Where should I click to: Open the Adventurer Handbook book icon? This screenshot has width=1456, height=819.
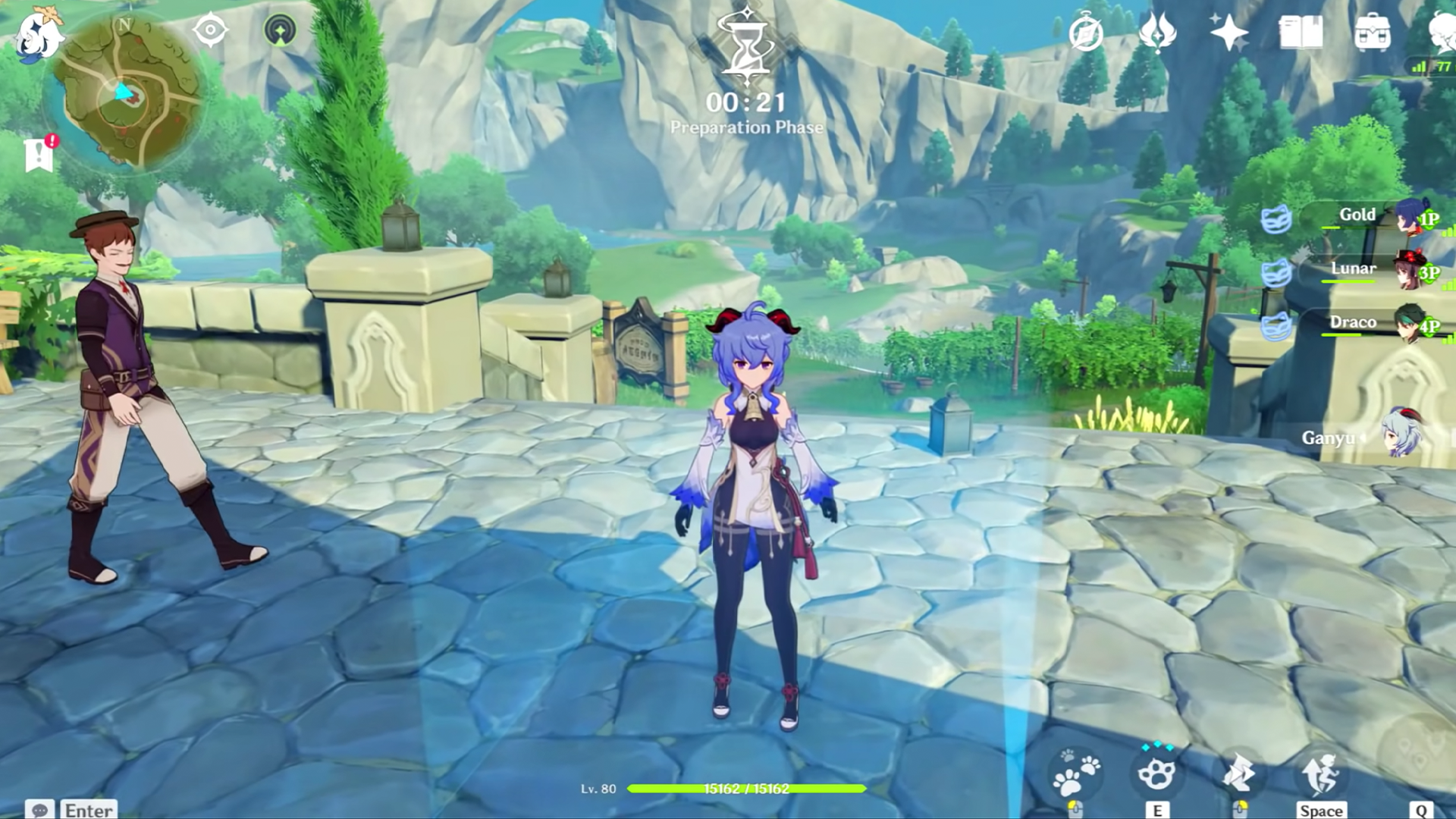pyautogui.click(x=1301, y=33)
